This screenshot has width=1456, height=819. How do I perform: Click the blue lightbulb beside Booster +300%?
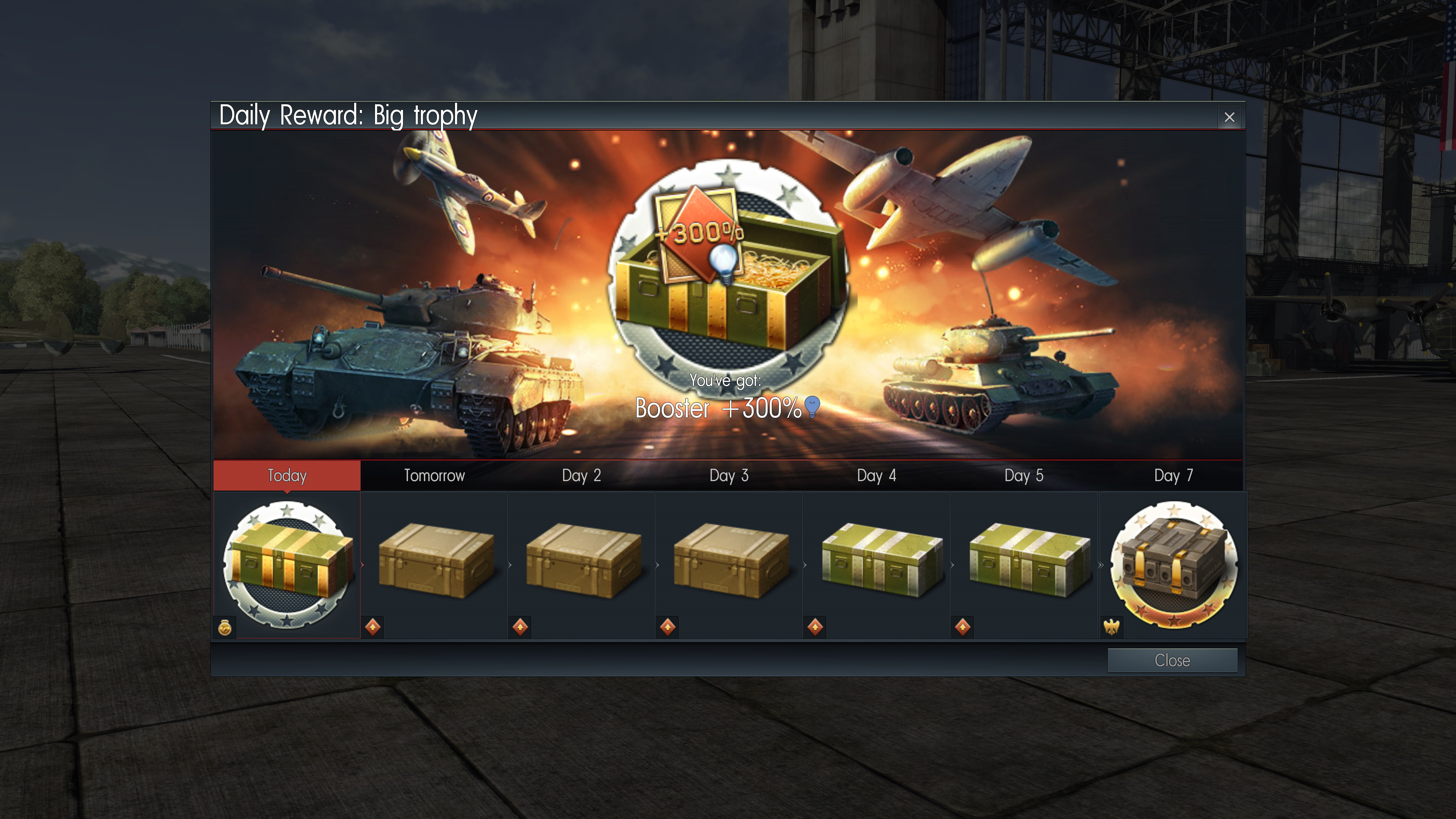pos(812,406)
